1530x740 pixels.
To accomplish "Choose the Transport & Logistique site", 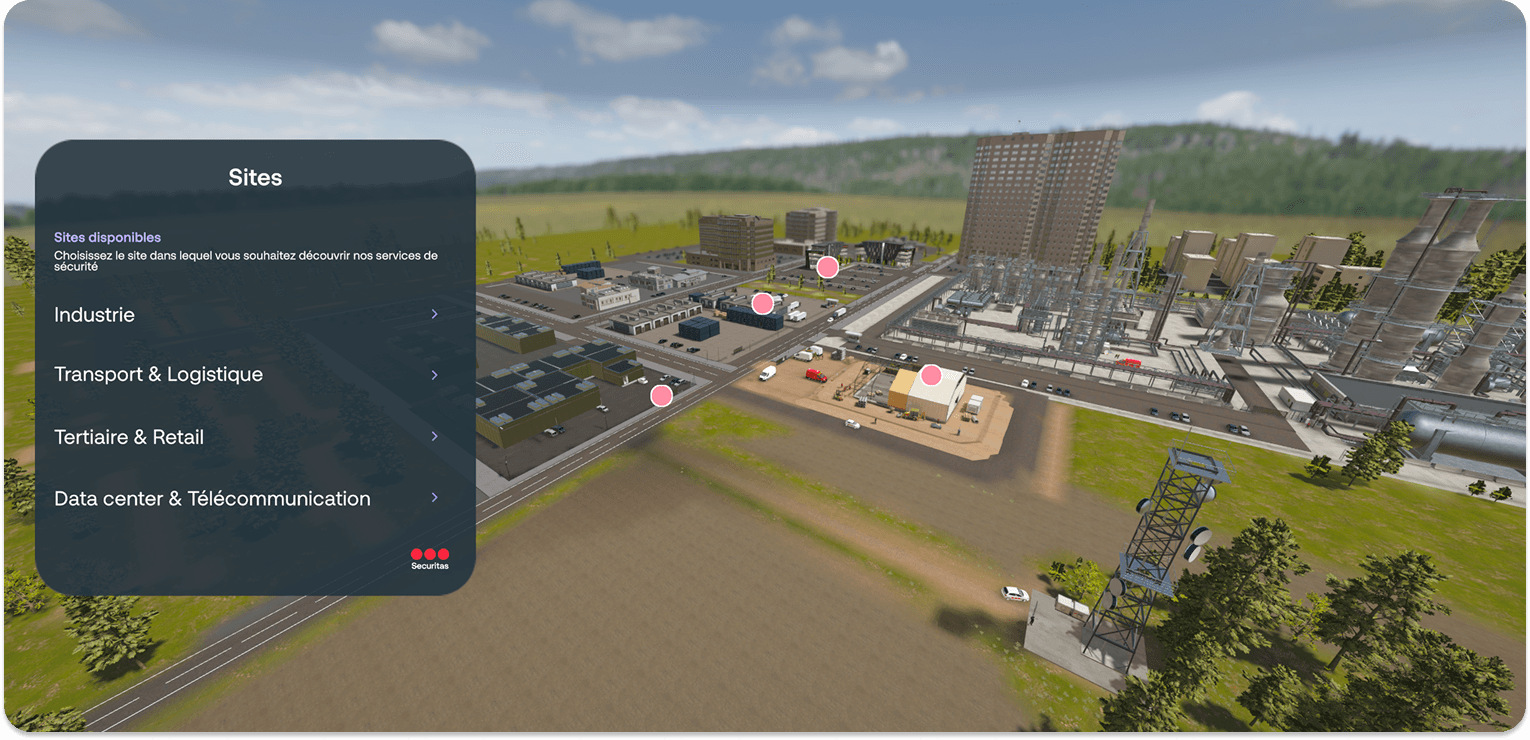I will (x=158, y=374).
